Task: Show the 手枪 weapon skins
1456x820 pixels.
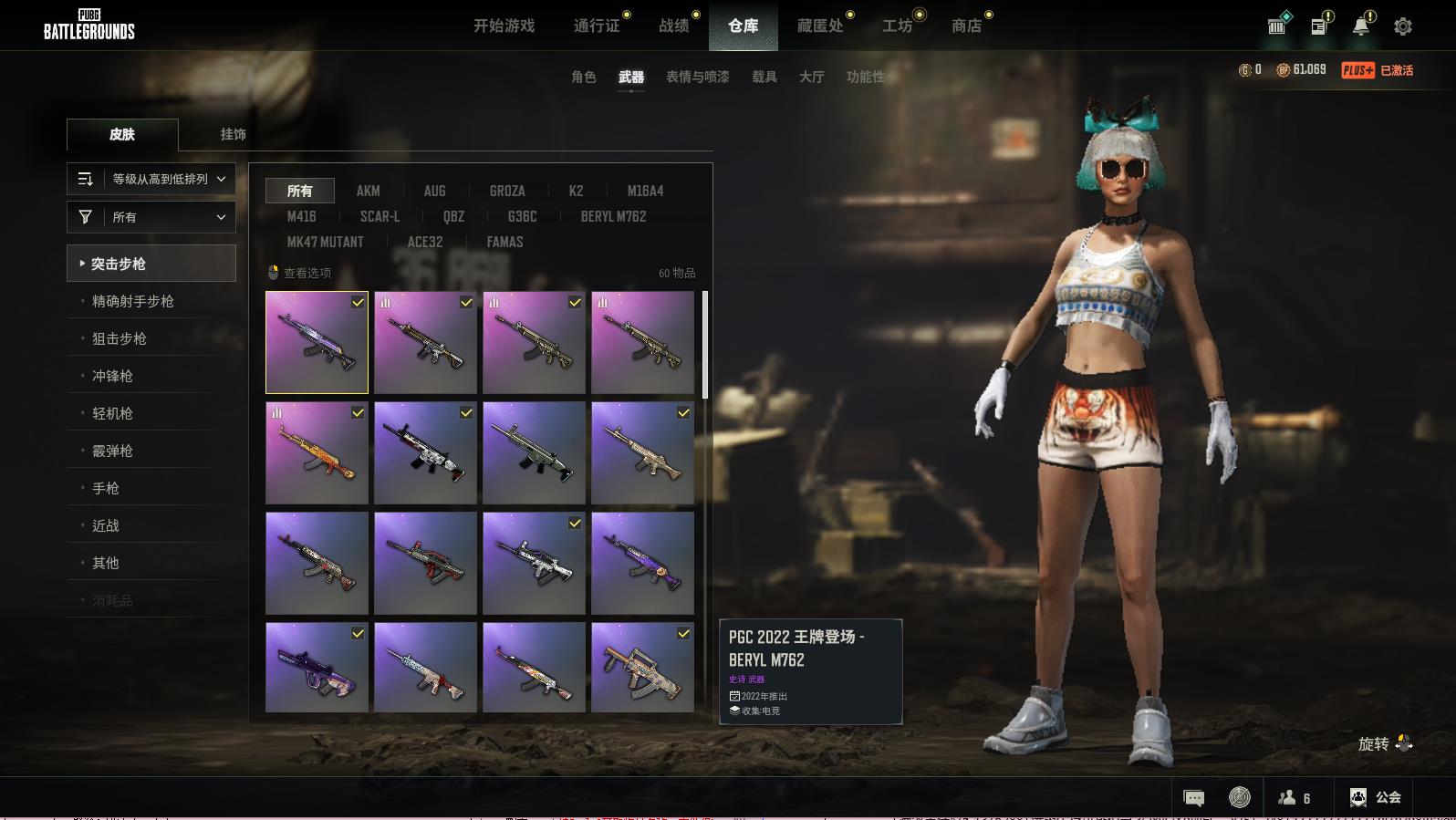Action: click(106, 488)
